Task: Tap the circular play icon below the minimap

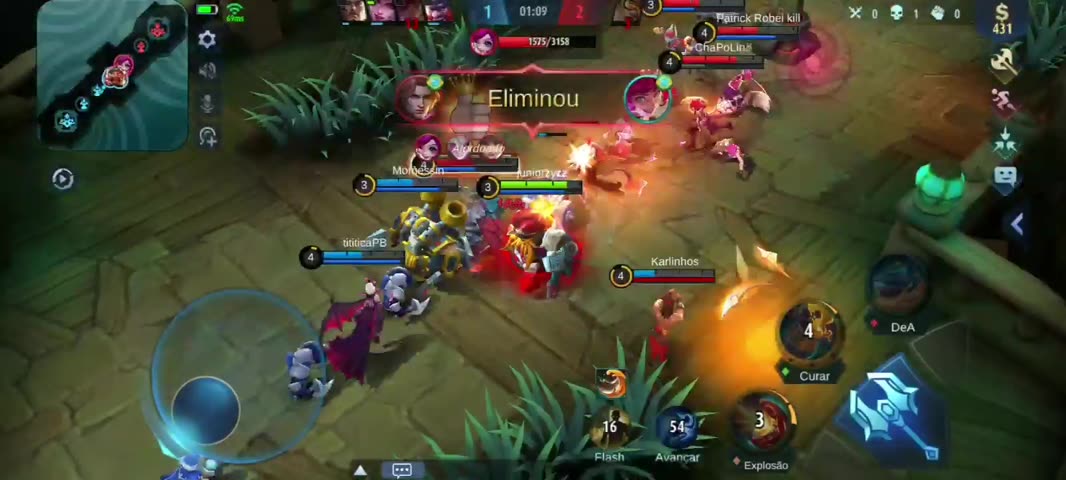Action: click(63, 179)
